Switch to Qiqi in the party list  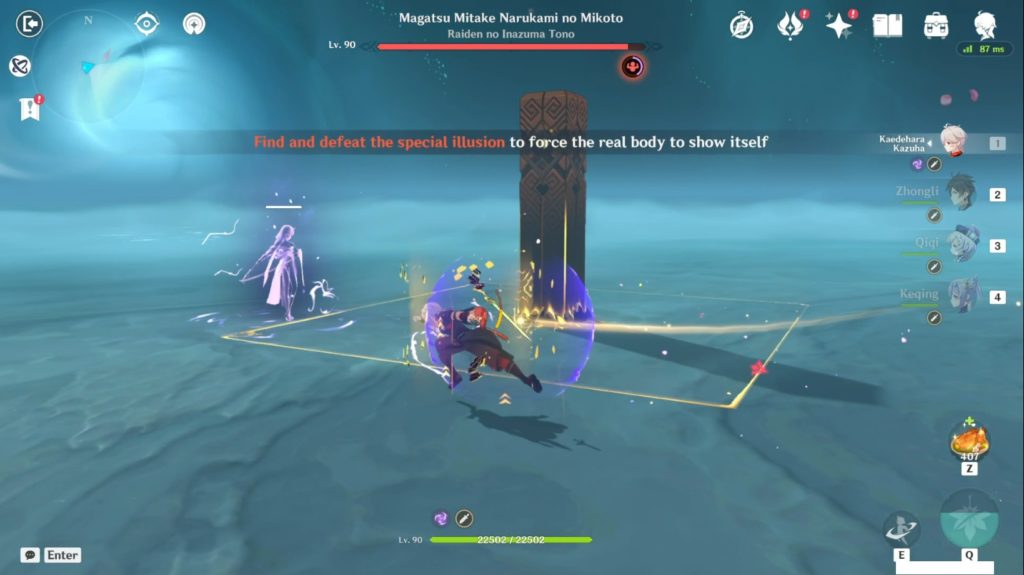(962, 245)
